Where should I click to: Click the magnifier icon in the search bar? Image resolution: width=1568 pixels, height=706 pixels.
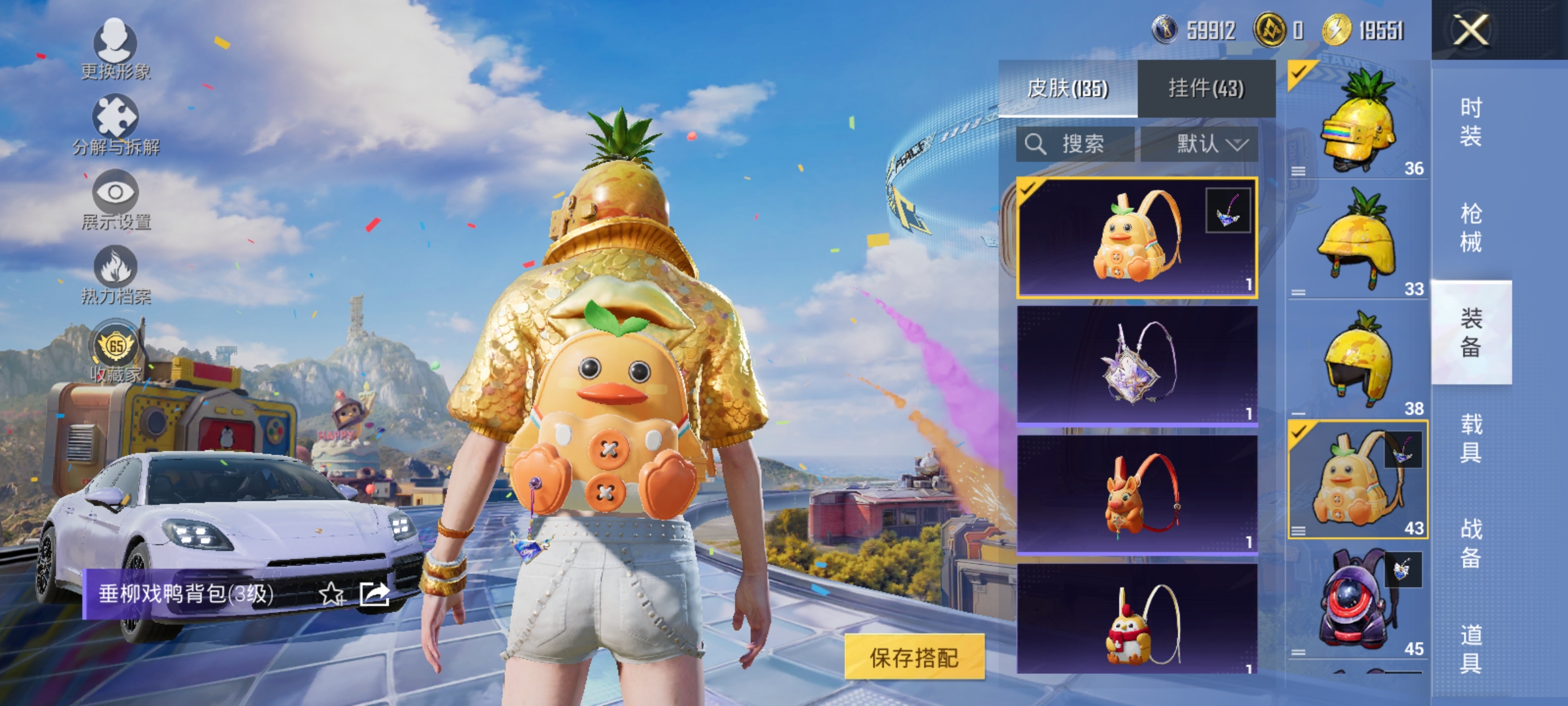[1036, 144]
